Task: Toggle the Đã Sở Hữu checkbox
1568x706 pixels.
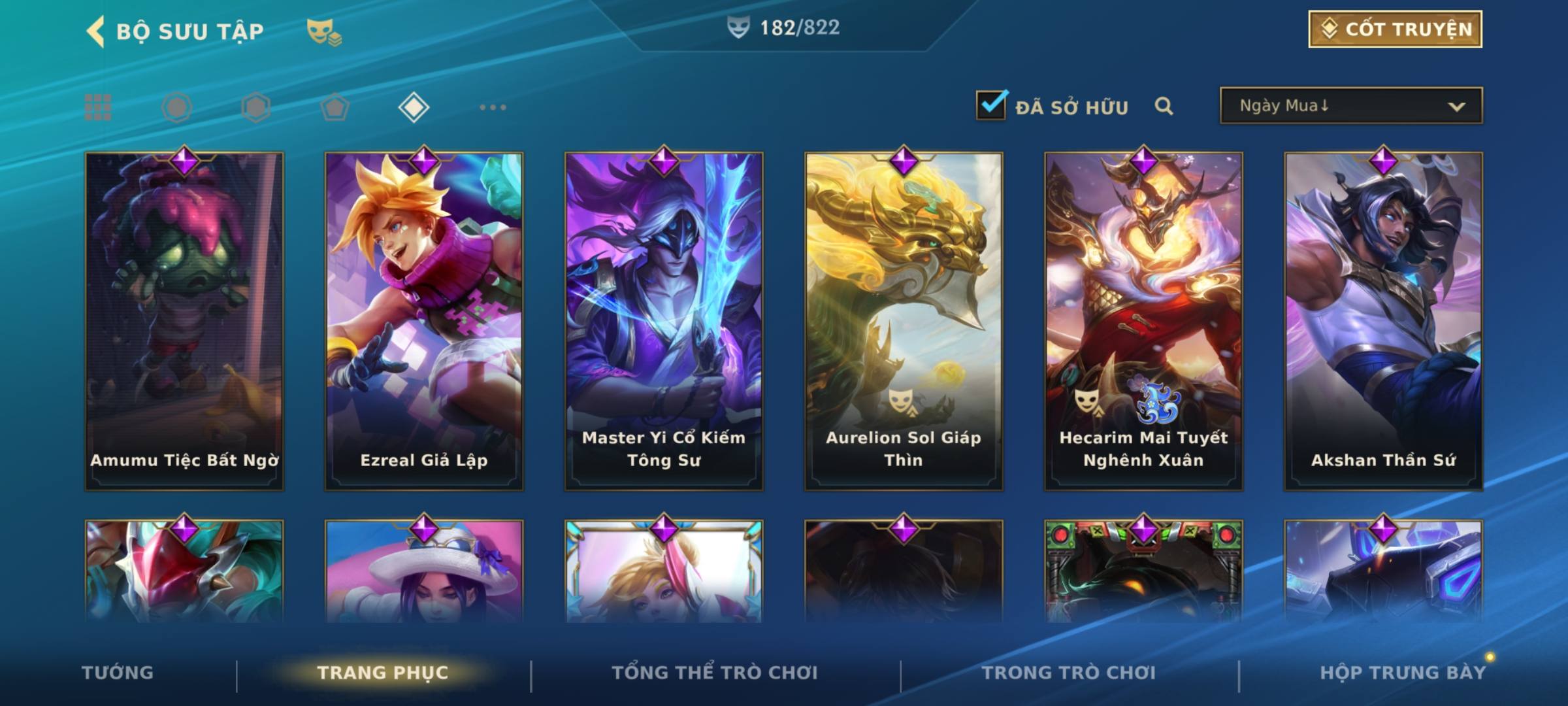Action: [991, 105]
